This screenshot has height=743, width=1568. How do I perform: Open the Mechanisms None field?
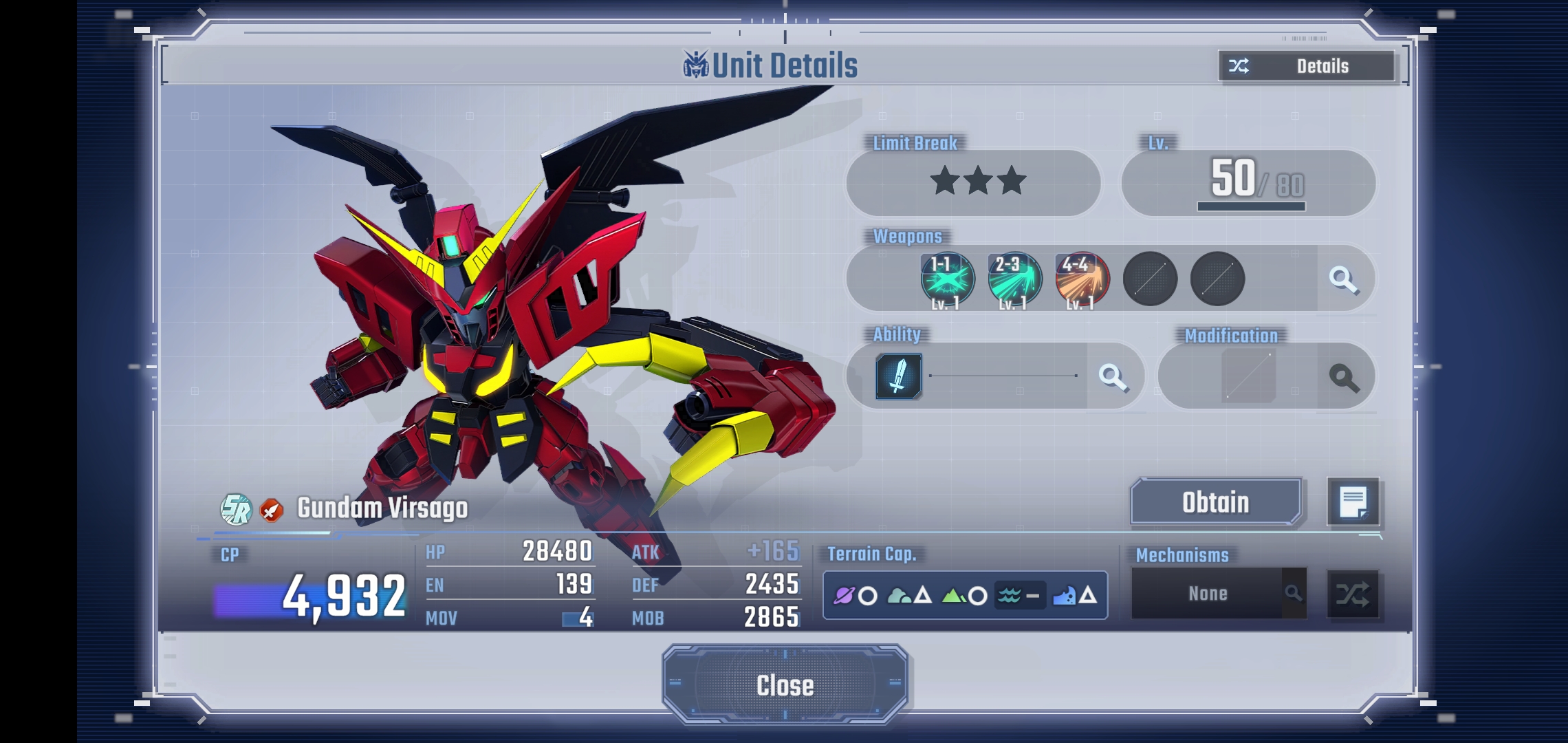(x=1208, y=594)
